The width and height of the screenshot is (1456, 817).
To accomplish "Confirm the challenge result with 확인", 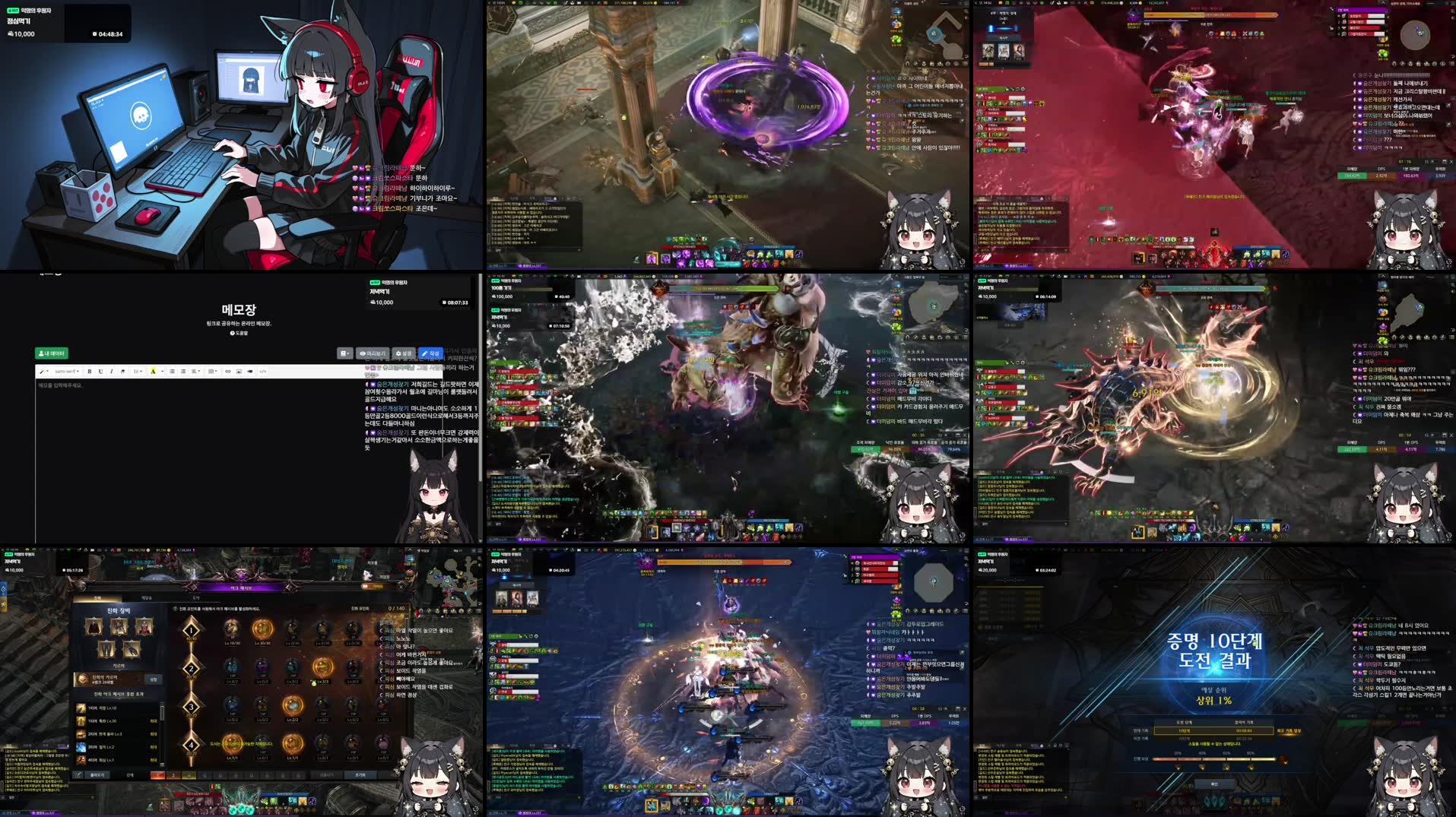I will (1213, 784).
